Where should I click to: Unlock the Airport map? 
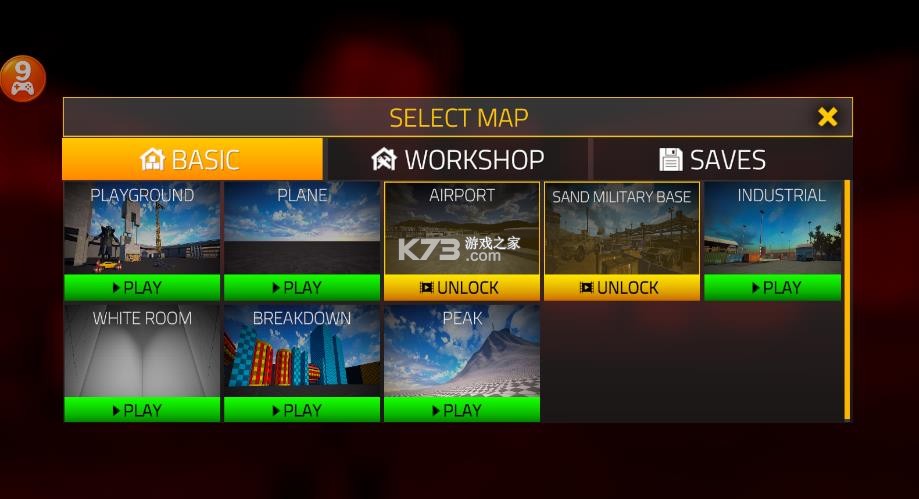click(462, 288)
